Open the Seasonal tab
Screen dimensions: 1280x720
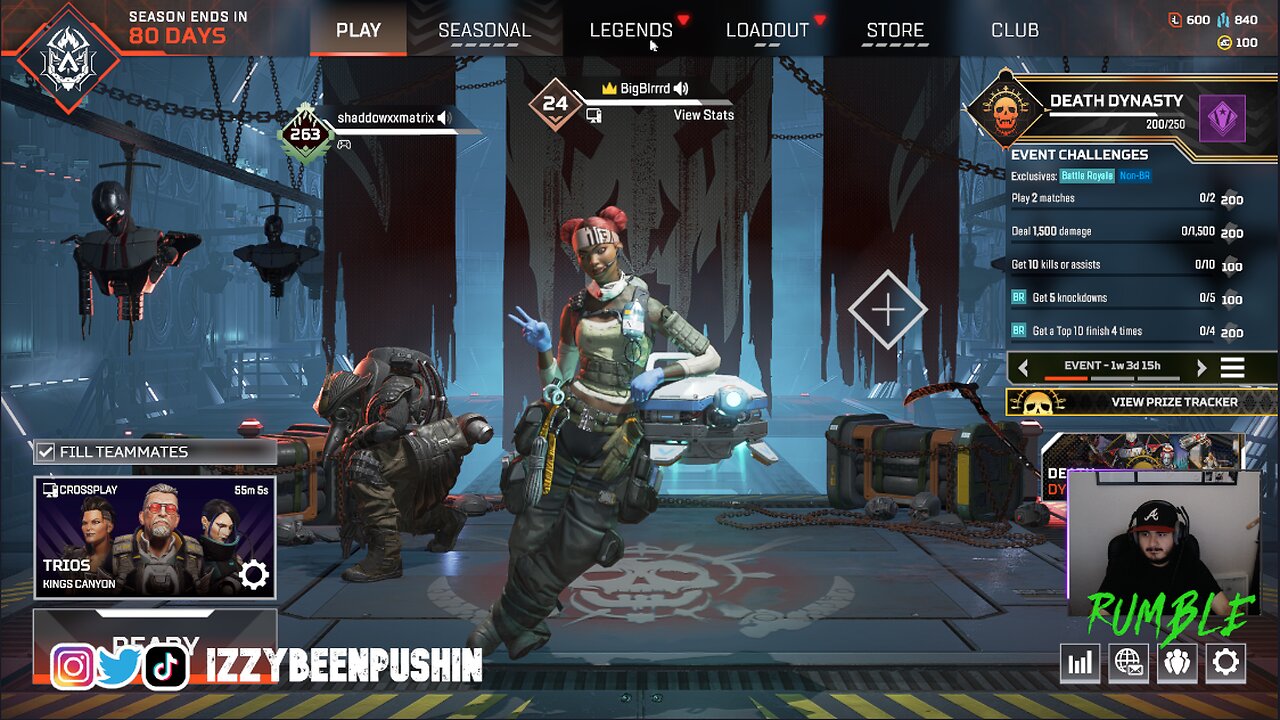(x=484, y=30)
